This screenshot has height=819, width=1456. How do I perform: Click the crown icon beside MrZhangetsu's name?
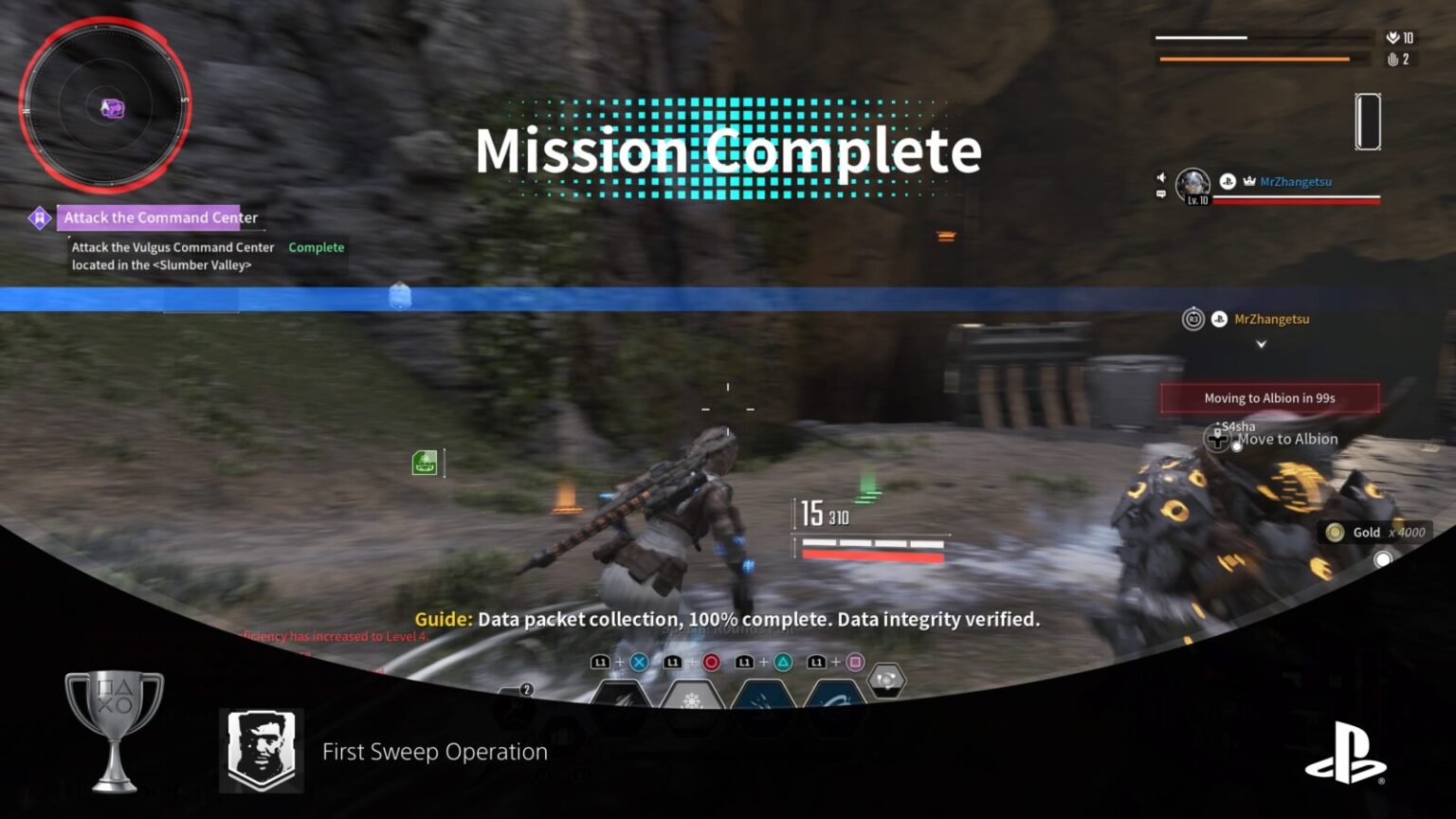(x=1249, y=181)
